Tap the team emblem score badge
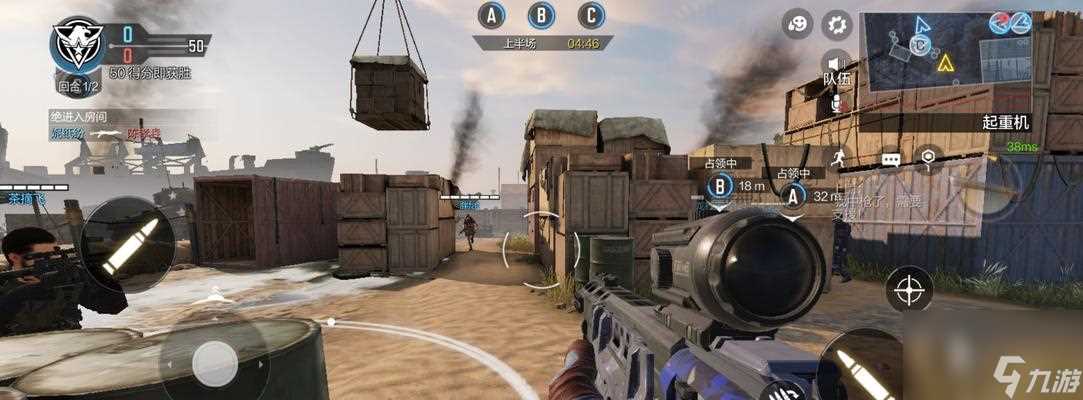The image size is (1083, 400). point(77,42)
